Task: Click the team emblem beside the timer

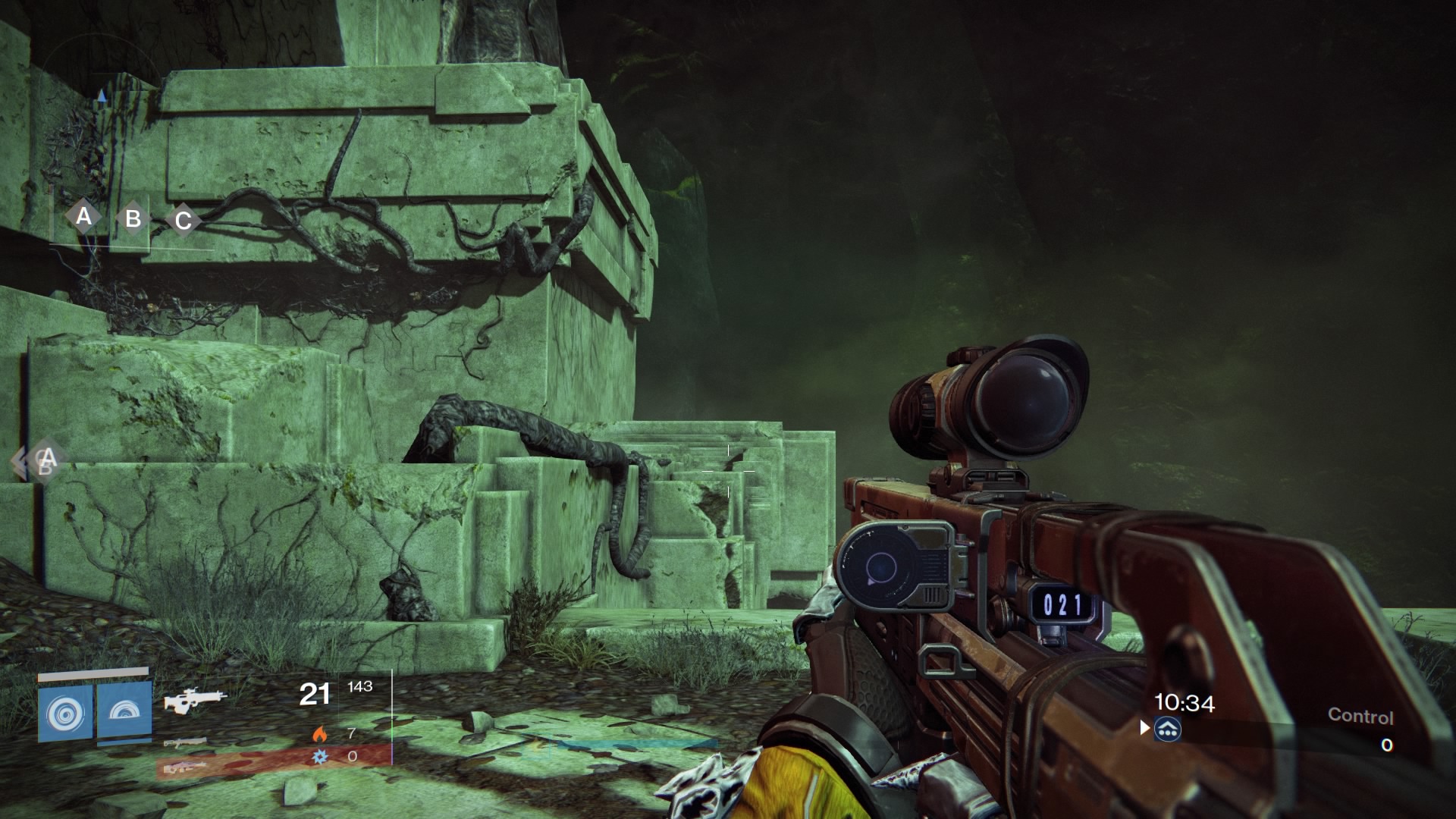Action: (x=1168, y=730)
